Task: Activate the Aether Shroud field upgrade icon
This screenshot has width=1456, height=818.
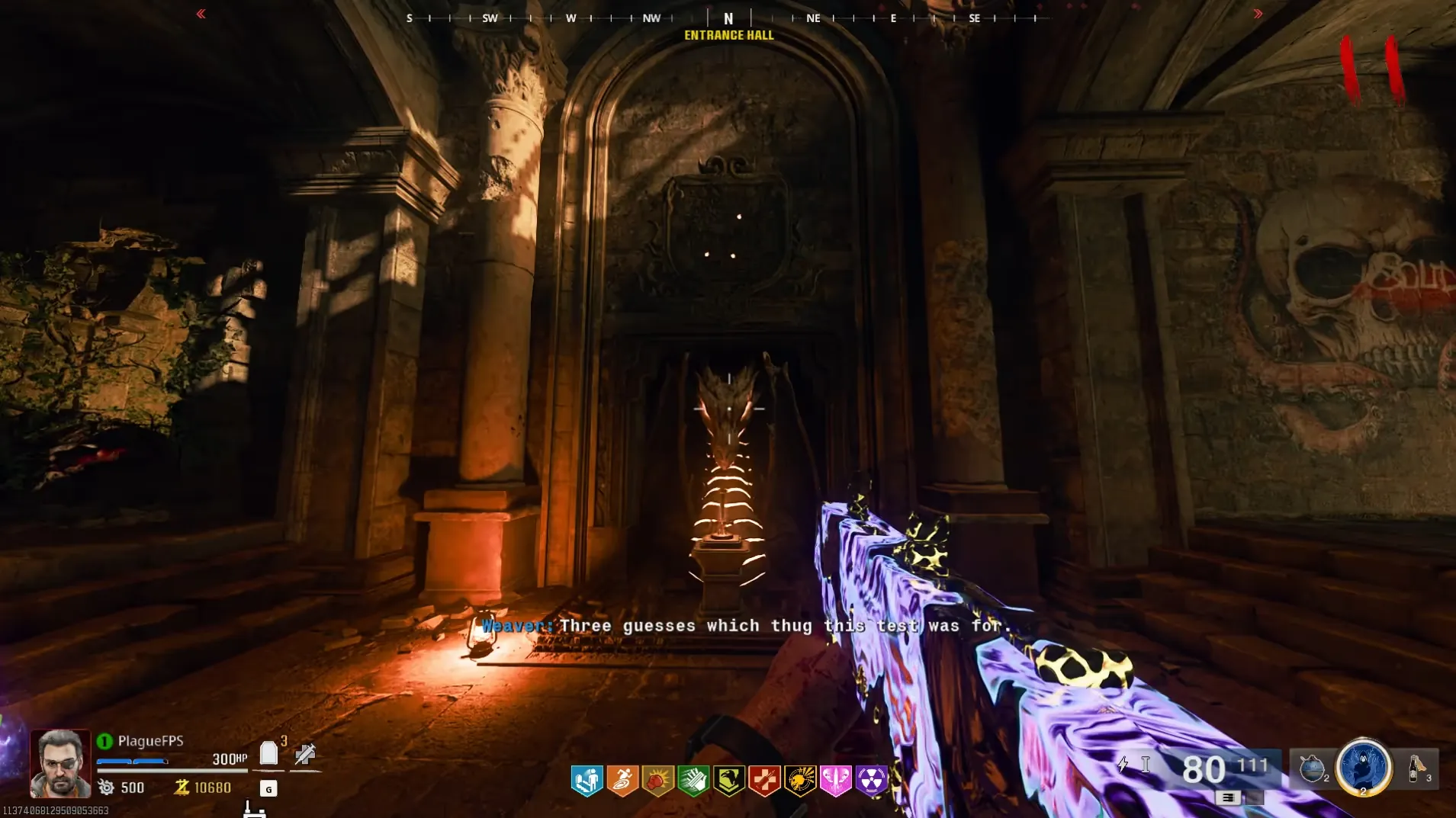Action: [x=1363, y=767]
